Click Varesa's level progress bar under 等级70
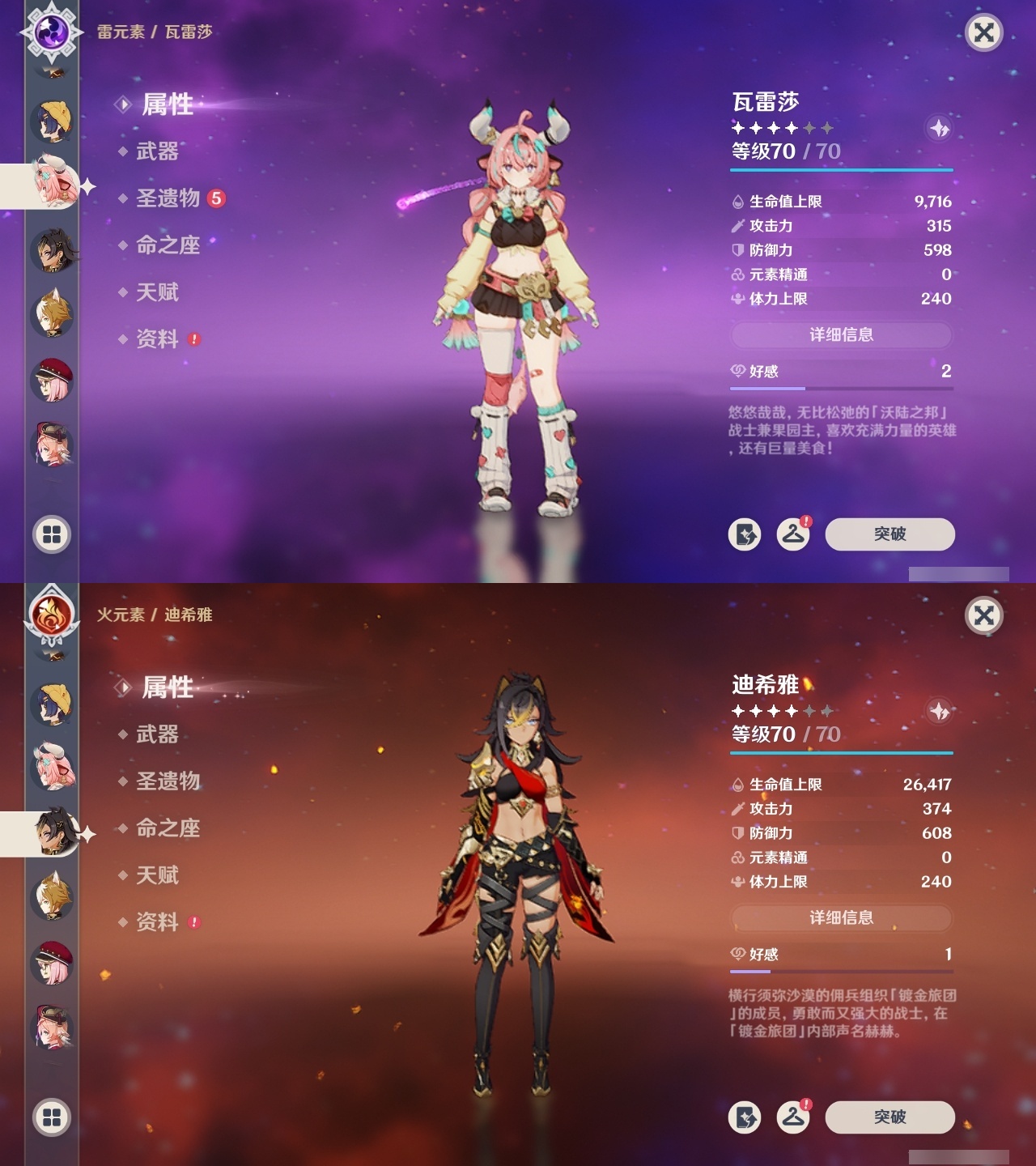Image resolution: width=1036 pixels, height=1166 pixels. pyautogui.click(x=843, y=171)
